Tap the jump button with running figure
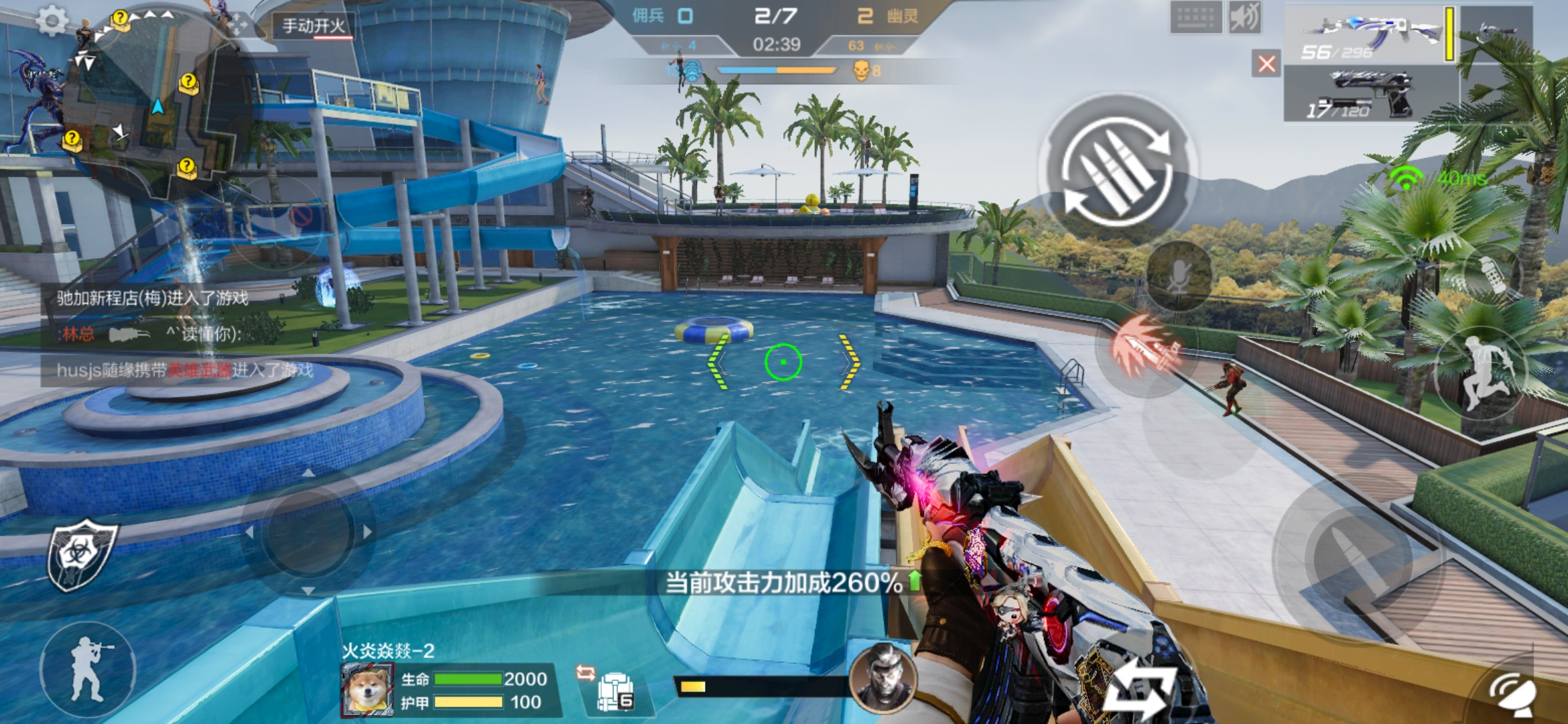Image resolution: width=1568 pixels, height=724 pixels. (x=1482, y=373)
